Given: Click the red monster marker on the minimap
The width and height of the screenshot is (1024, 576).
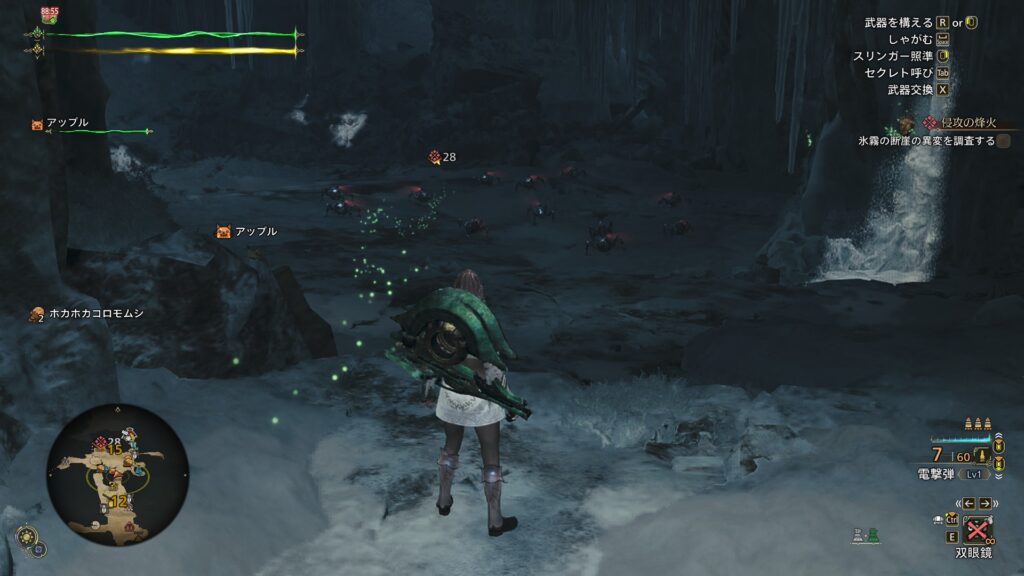Looking at the screenshot, I should click(101, 442).
